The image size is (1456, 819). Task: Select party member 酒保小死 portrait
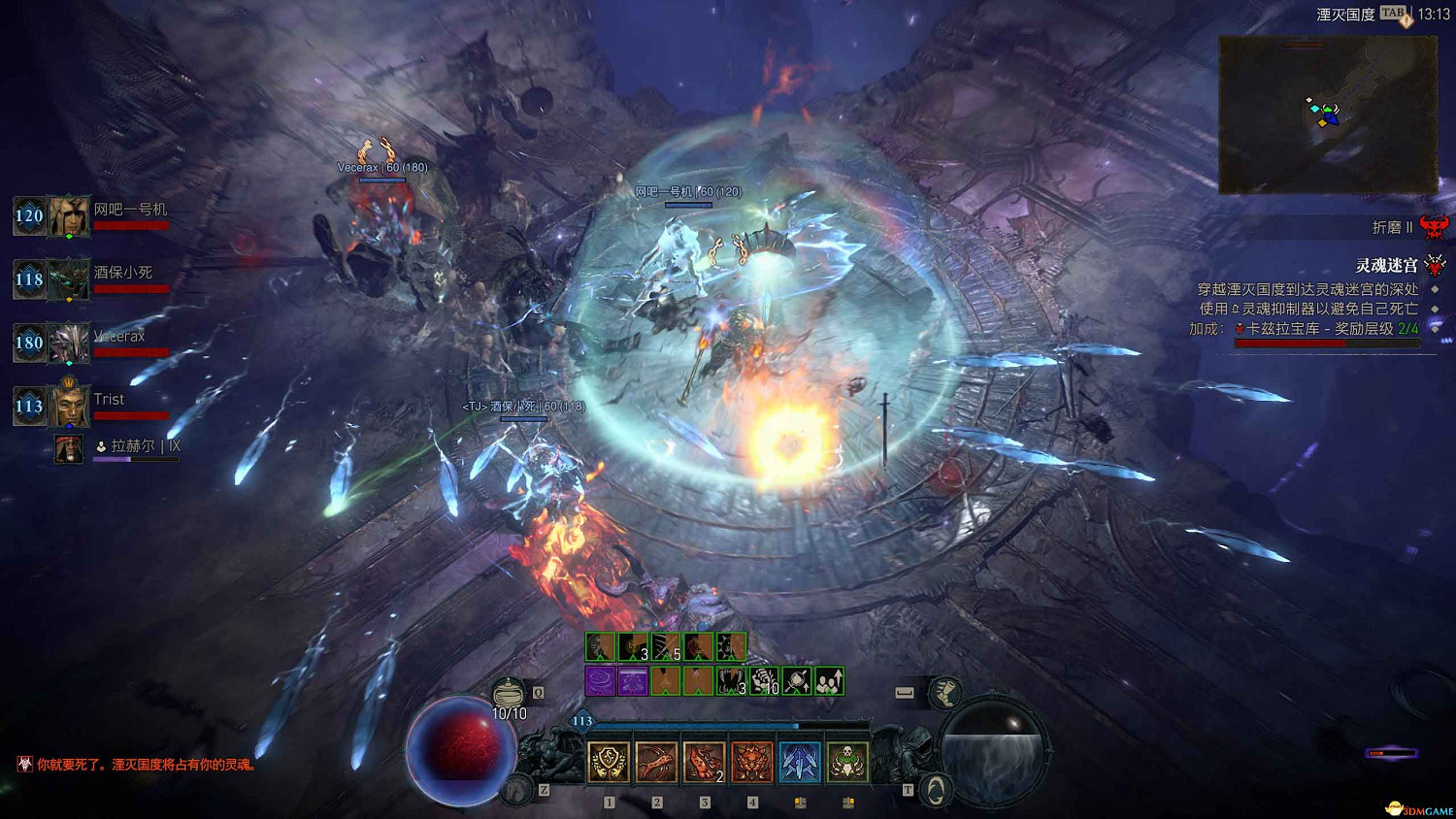tap(69, 279)
